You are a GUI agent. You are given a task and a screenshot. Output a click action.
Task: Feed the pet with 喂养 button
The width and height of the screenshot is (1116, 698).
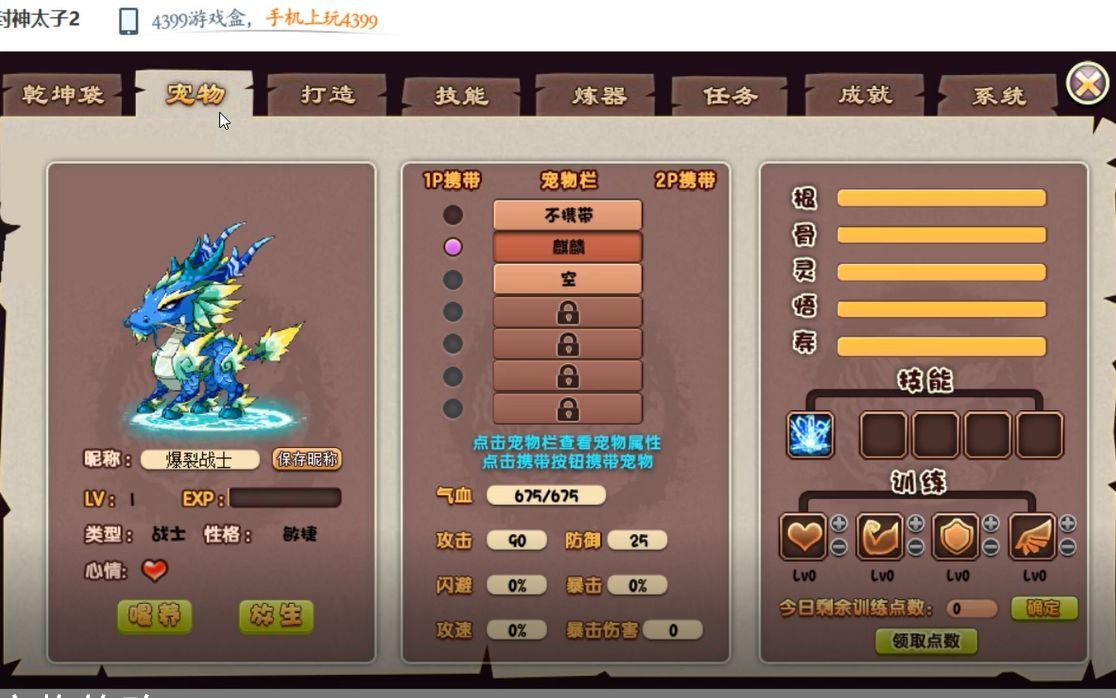point(154,616)
